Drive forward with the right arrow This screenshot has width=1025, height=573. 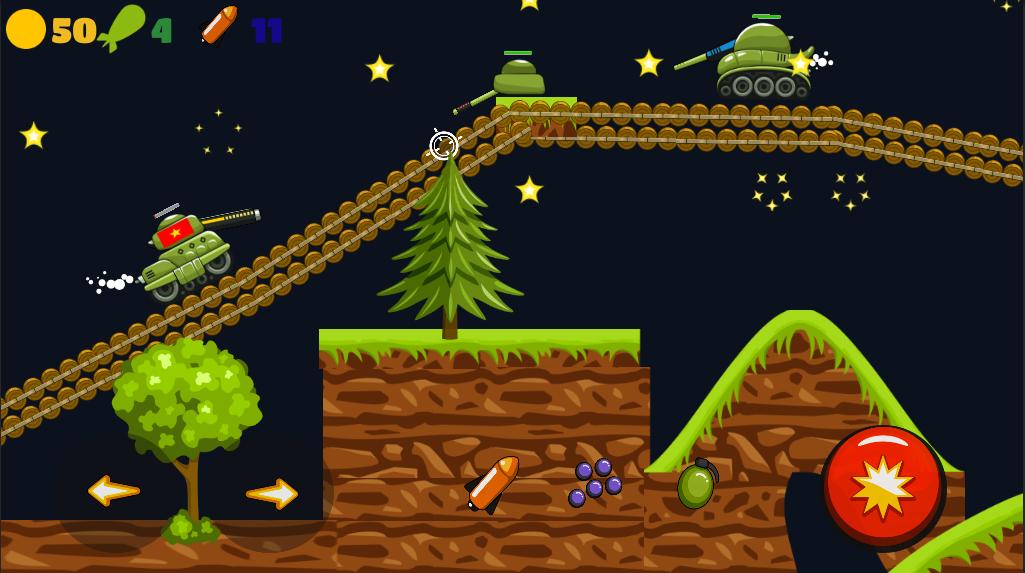[272, 493]
